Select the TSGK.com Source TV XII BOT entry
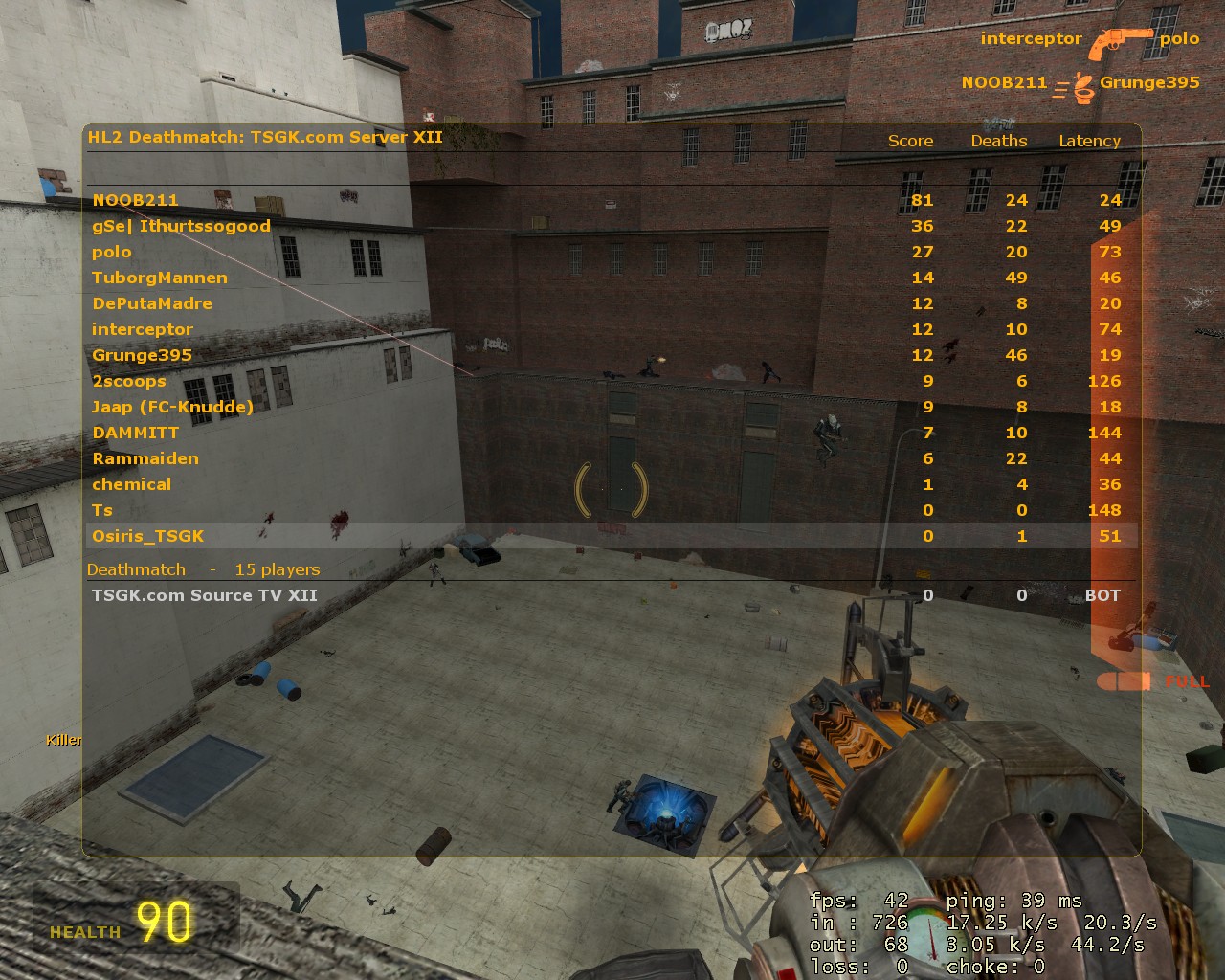Viewport: 1225px width, 980px height. coord(206,594)
